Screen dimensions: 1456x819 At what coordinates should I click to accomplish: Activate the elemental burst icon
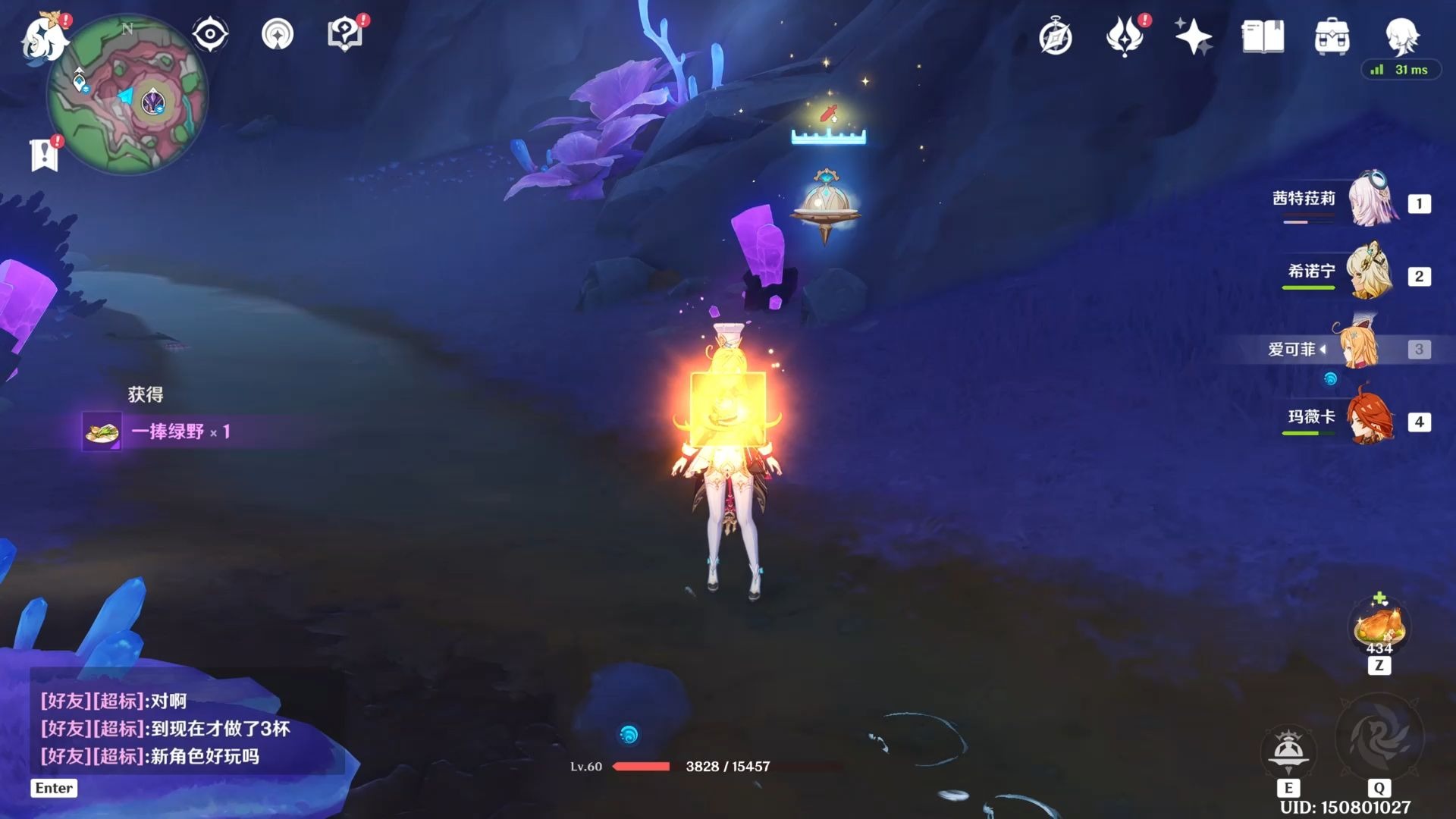[x=1379, y=737]
